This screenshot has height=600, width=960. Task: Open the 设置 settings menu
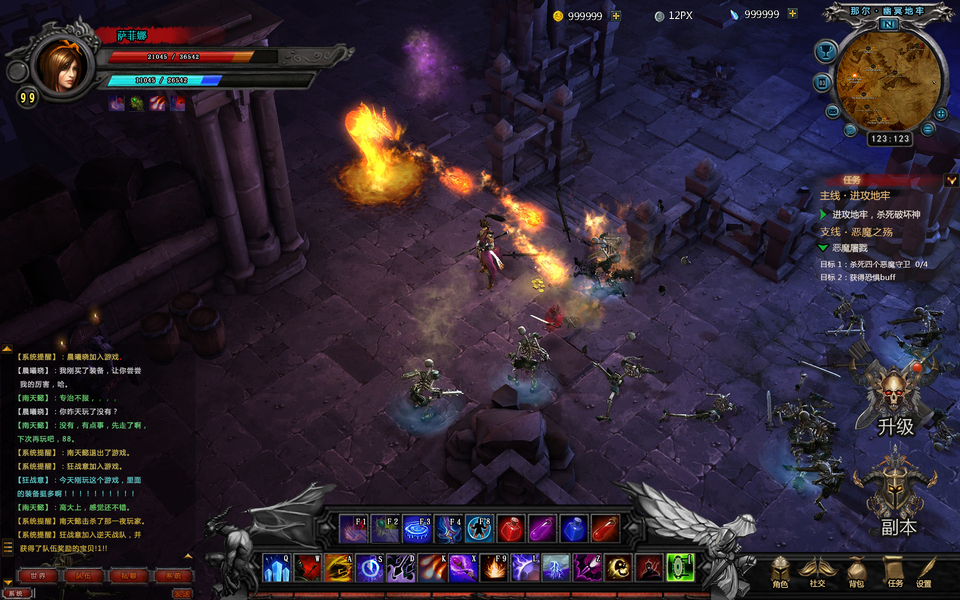pos(925,572)
